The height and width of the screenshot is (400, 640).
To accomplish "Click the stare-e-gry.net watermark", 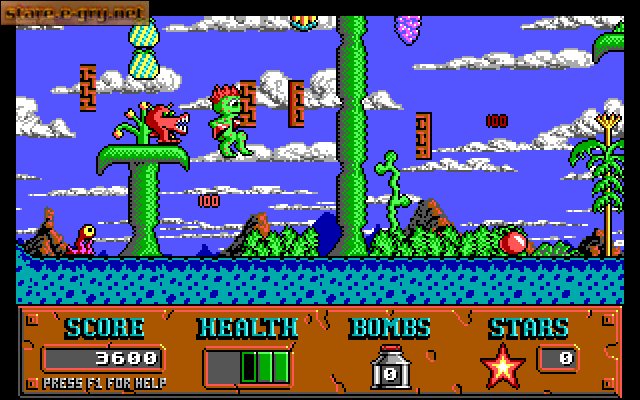I will coord(73,12).
